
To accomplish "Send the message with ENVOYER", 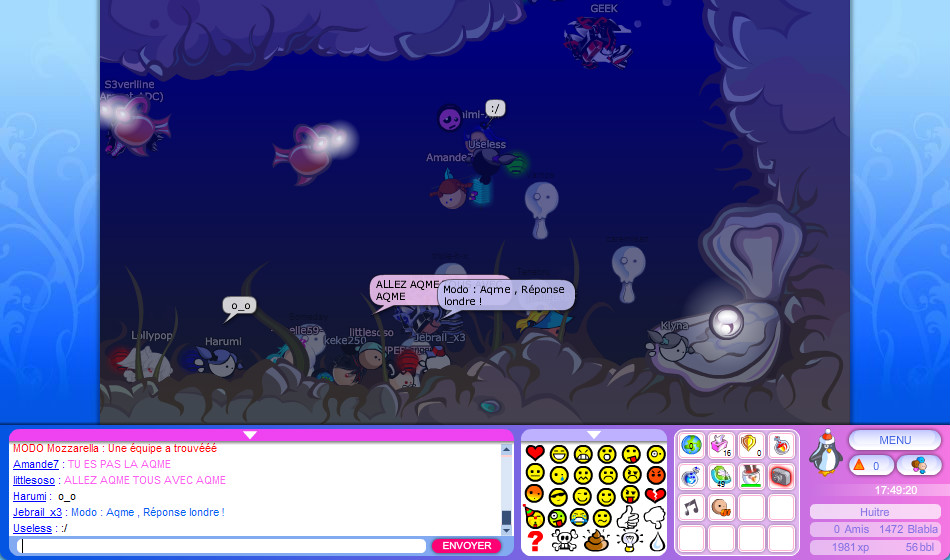I will pyautogui.click(x=466, y=546).
